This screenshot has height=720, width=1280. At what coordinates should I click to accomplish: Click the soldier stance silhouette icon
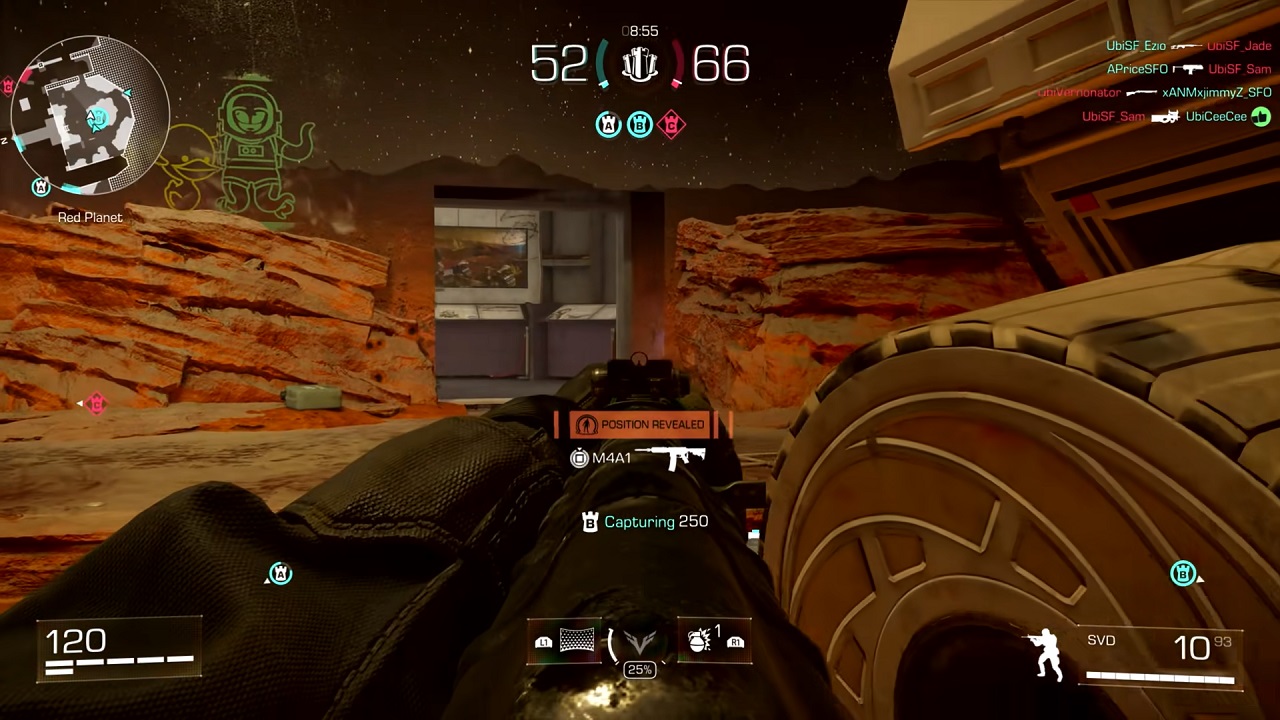[1044, 655]
